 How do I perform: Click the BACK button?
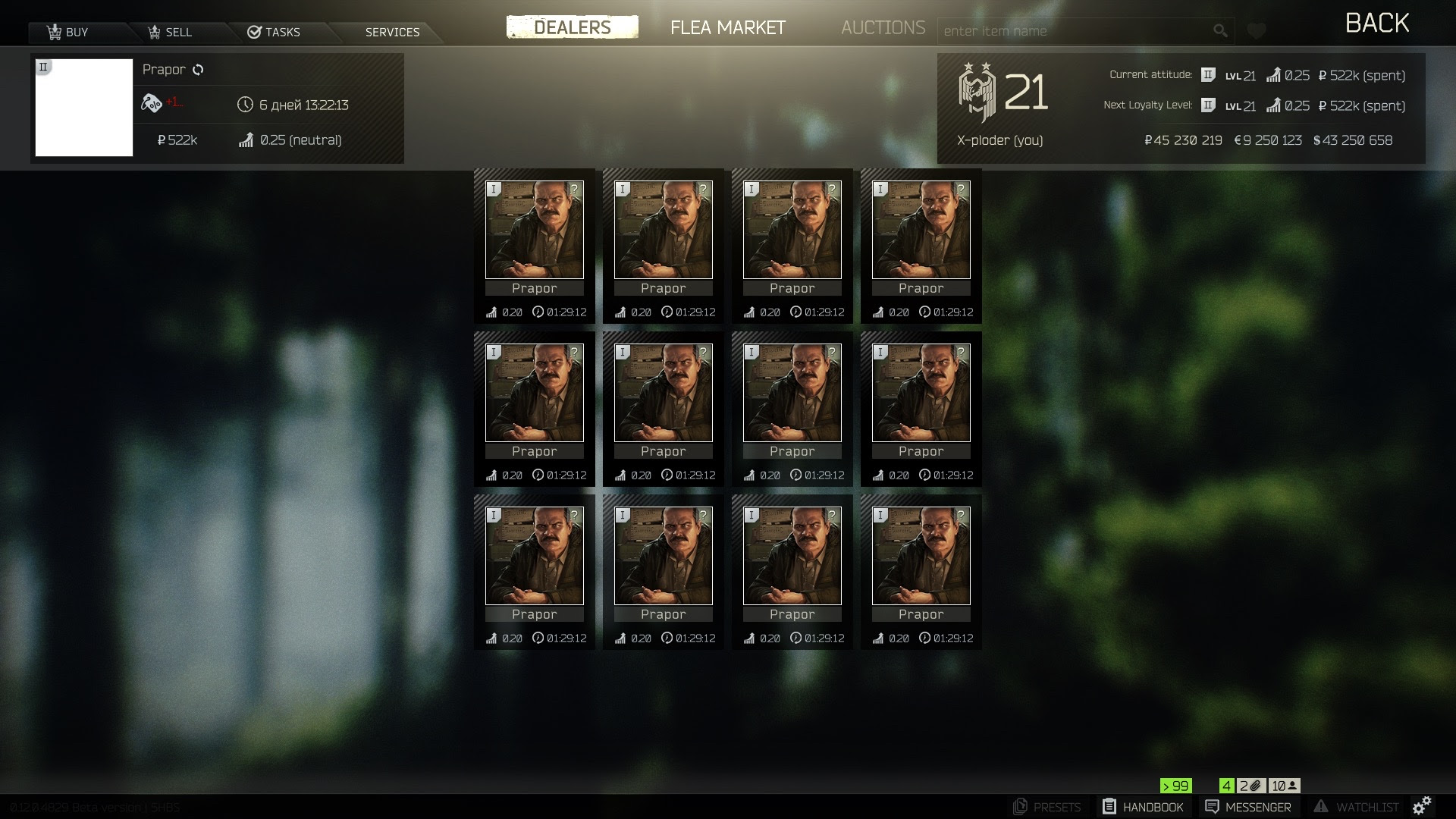point(1377,22)
